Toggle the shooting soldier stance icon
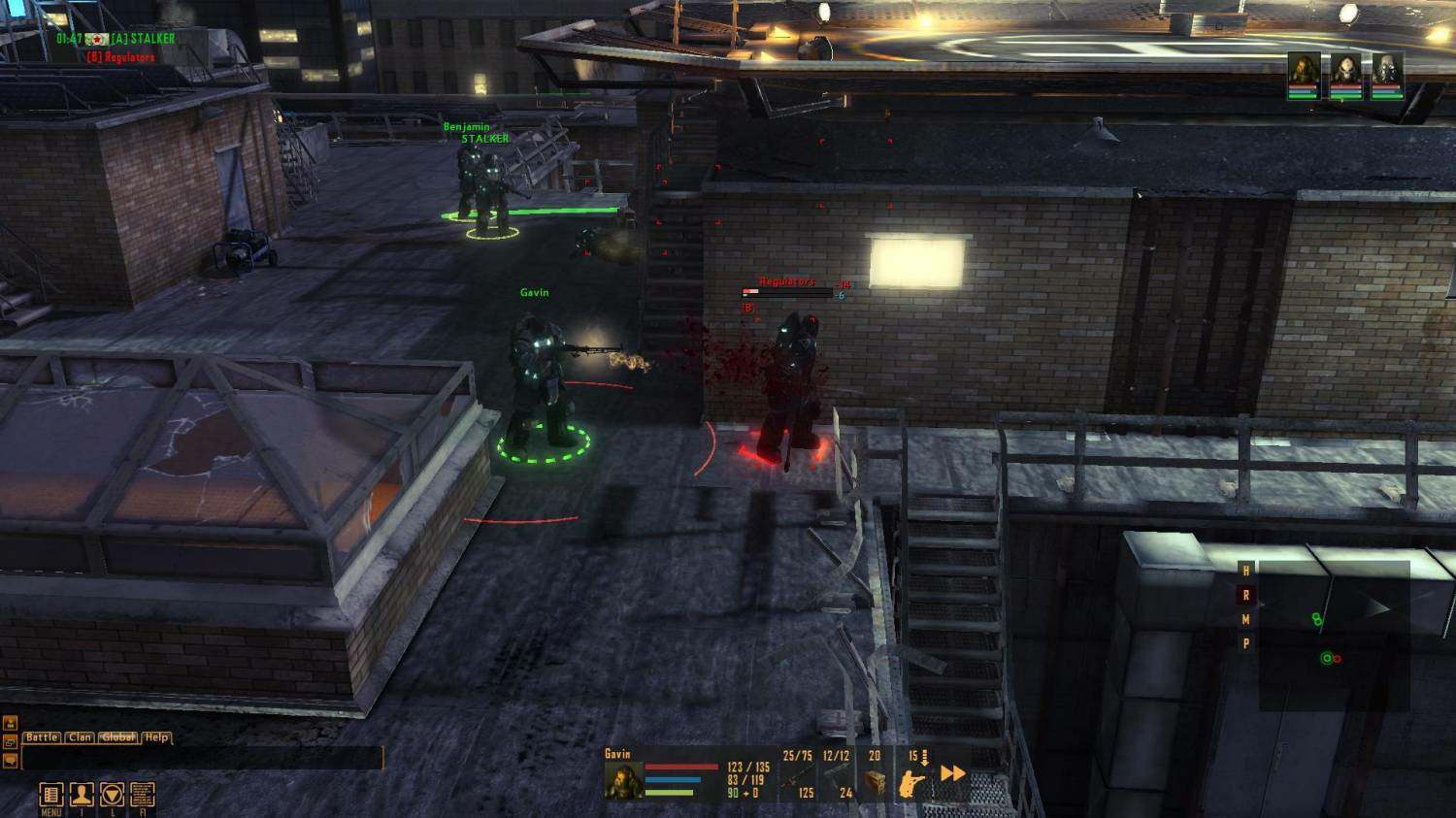Image resolution: width=1456 pixels, height=818 pixels. 912,781
